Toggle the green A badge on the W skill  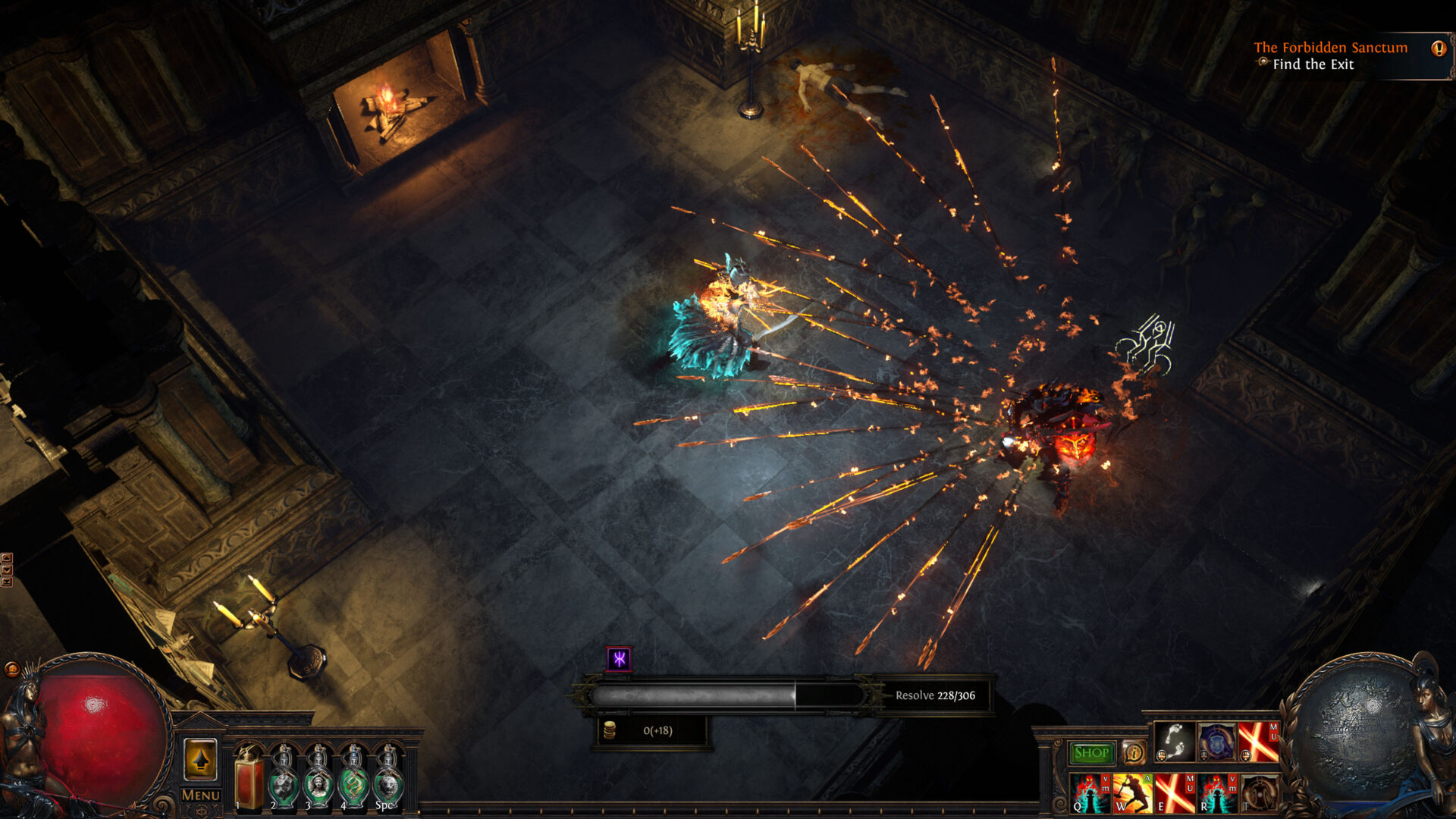(1146, 778)
